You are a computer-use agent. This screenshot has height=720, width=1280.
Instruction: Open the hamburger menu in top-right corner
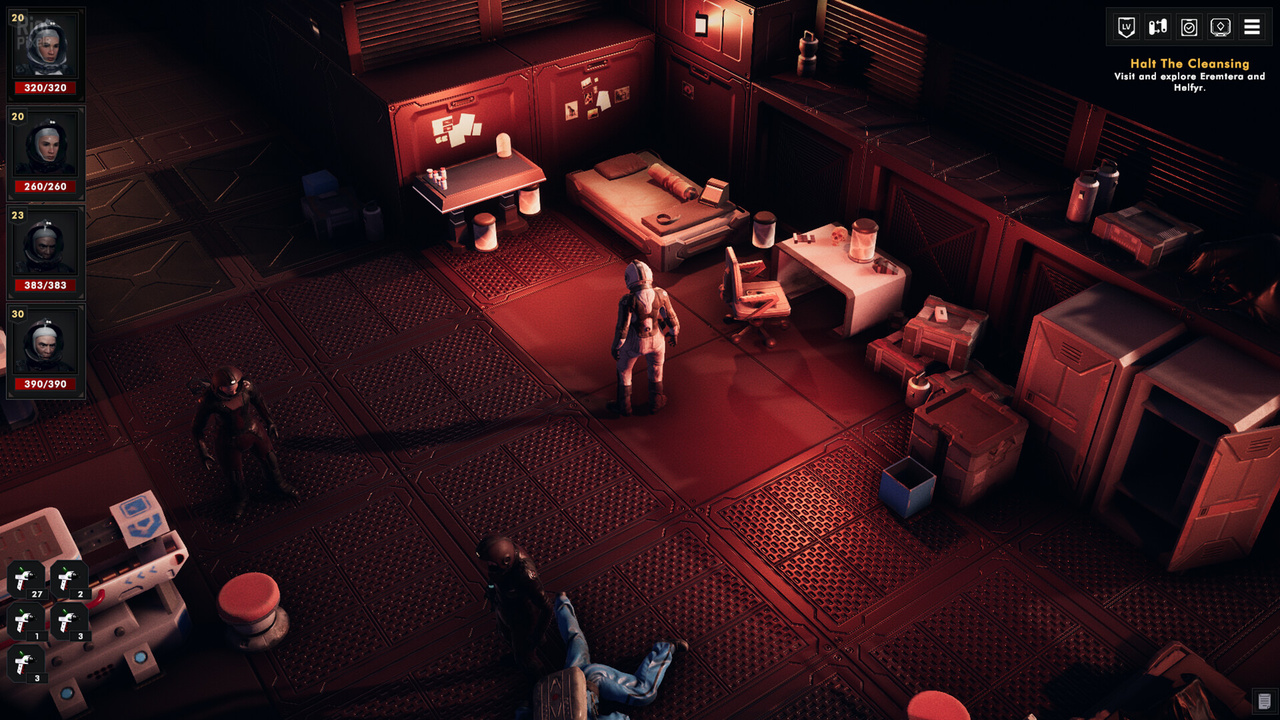coord(1252,27)
